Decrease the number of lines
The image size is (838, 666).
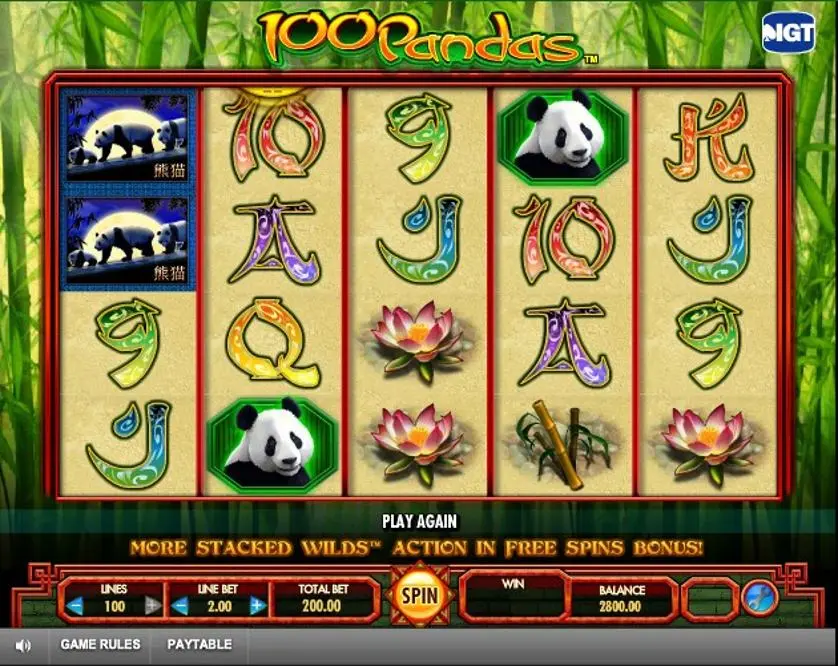pyautogui.click(x=75, y=605)
